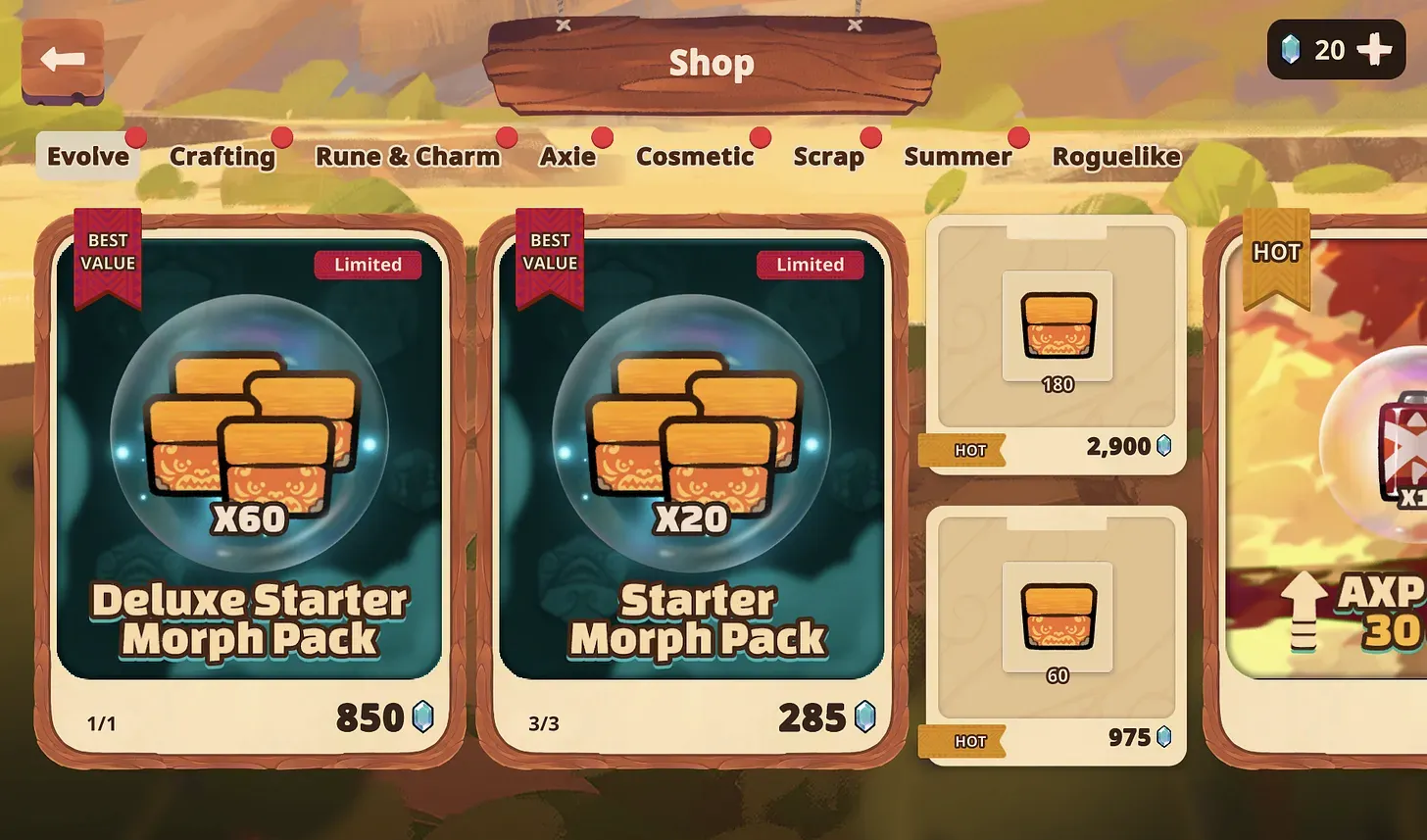Click the BEST VALUE ribbon banner
1427x840 pixels.
click(x=106, y=250)
